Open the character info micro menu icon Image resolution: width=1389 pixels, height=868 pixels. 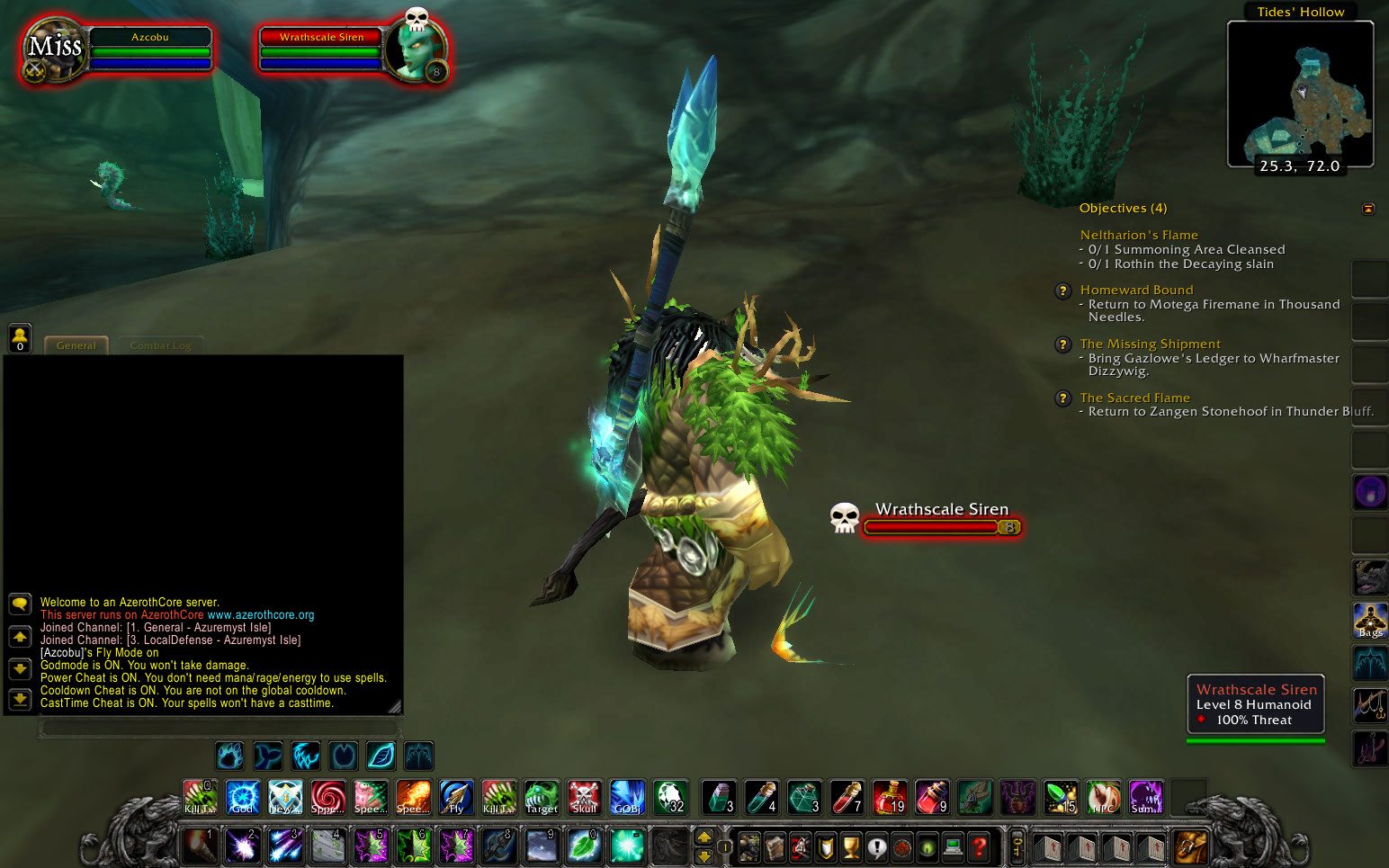coord(749,846)
